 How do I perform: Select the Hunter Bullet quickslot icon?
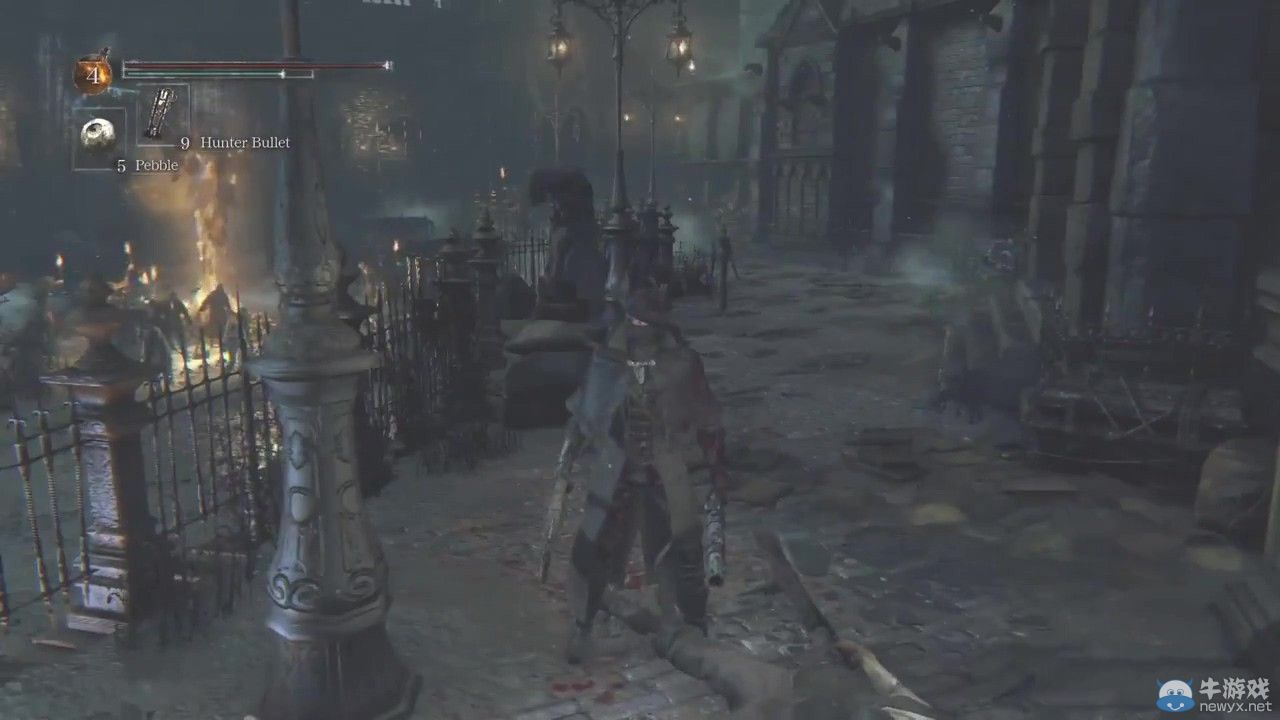coord(160,113)
